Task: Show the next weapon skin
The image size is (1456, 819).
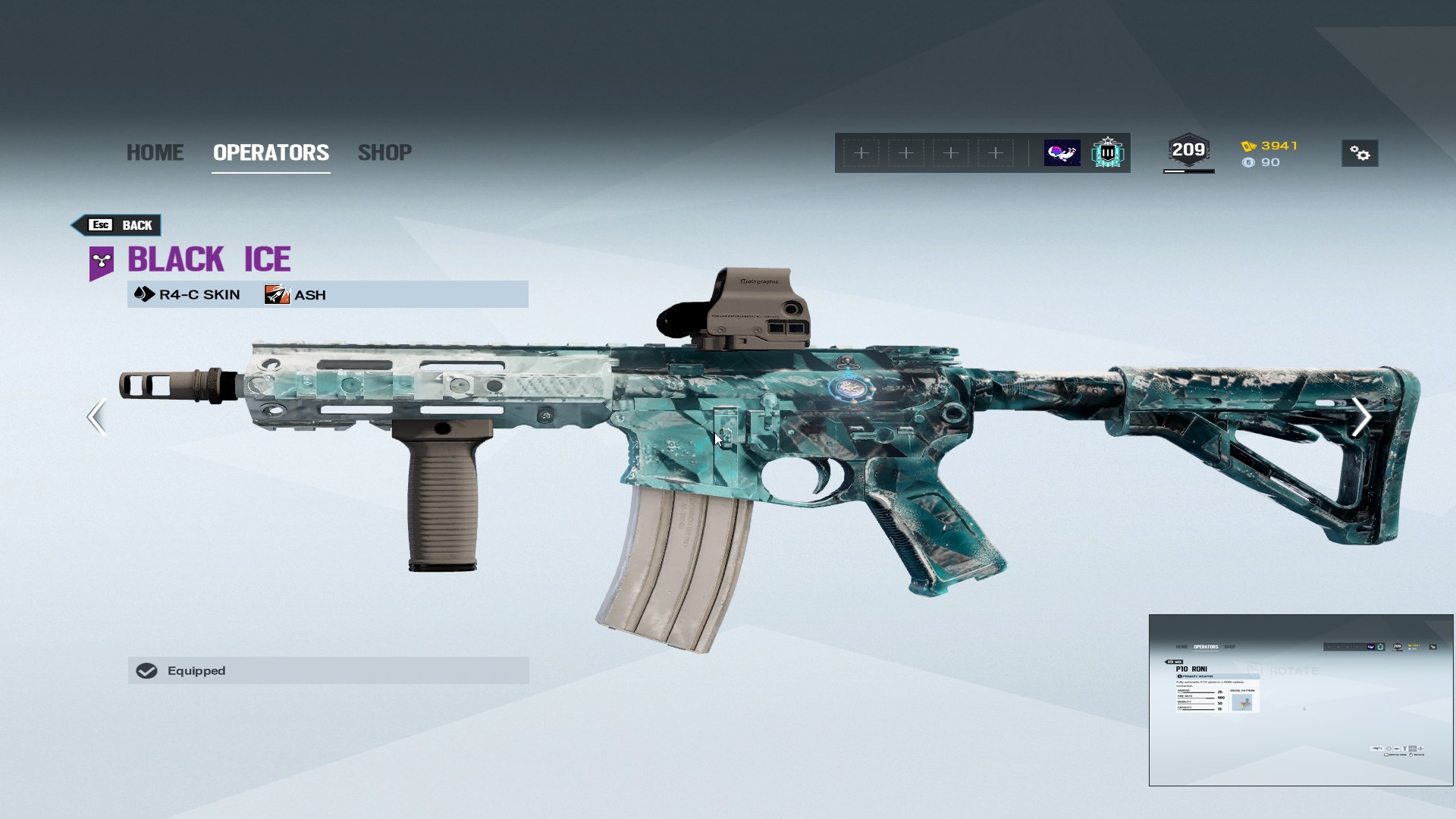Action: (x=1361, y=417)
